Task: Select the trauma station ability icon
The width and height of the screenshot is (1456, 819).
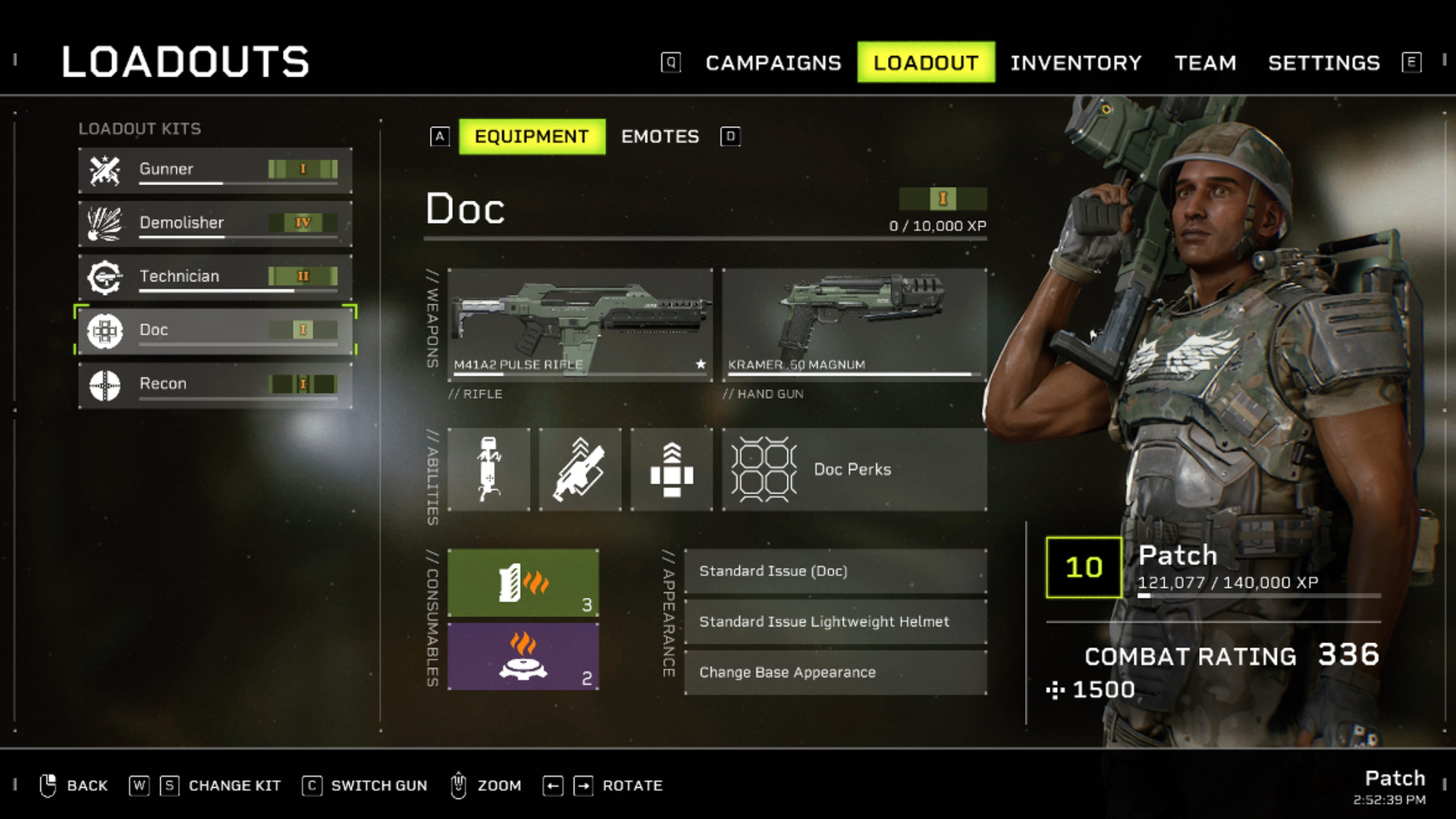Action: coord(488,469)
